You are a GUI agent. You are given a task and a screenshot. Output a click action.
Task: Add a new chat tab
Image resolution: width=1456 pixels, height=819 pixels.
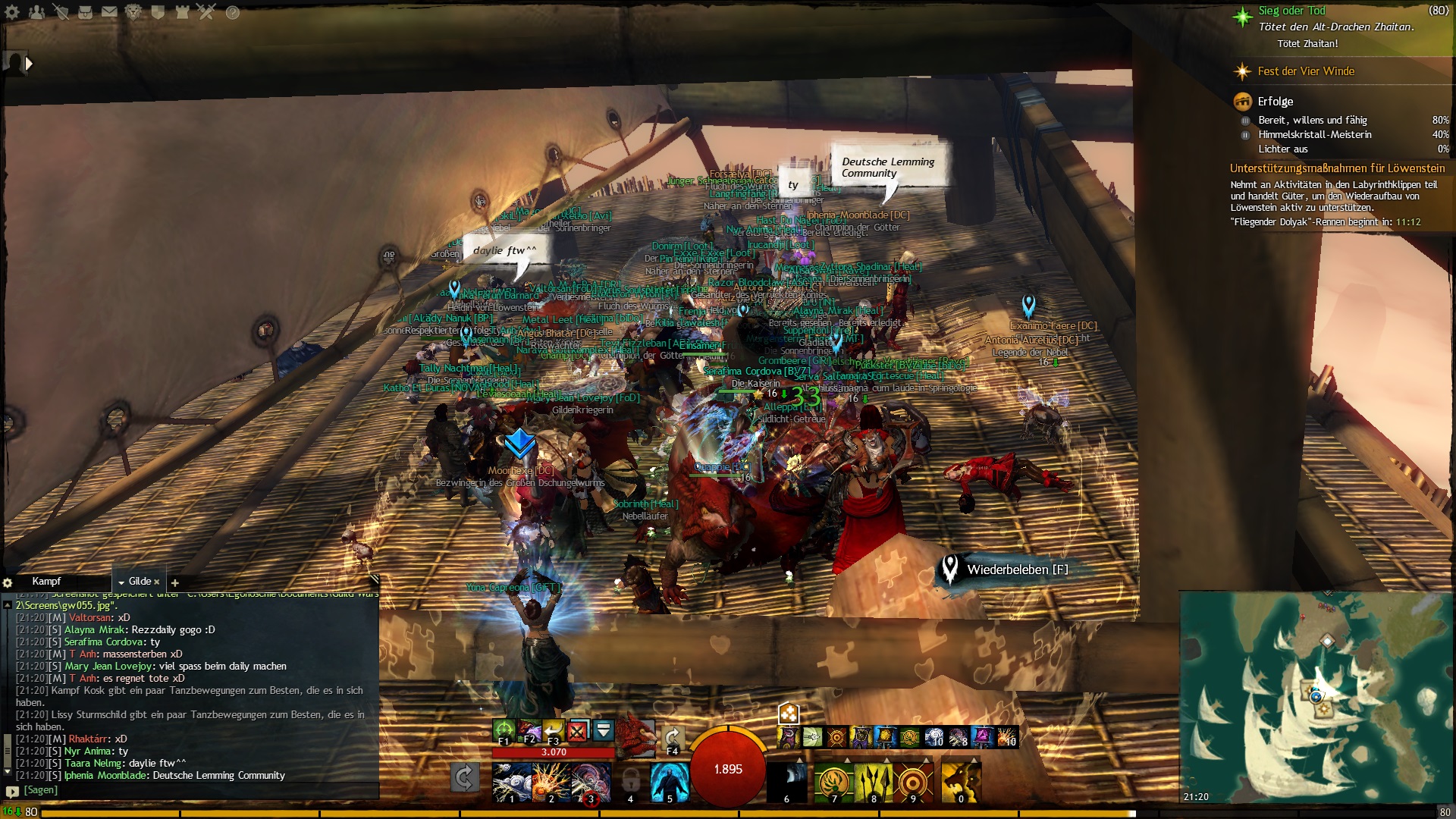175,583
